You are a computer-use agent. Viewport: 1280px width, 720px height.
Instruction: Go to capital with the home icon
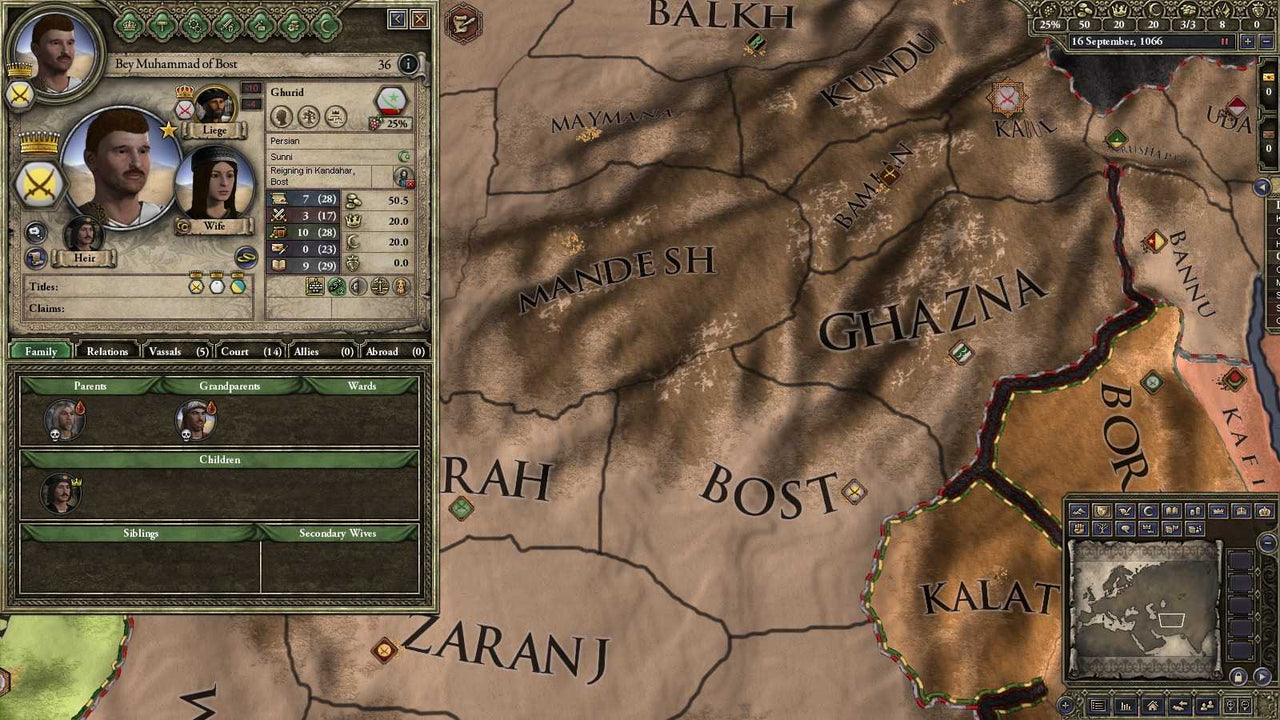(x=1152, y=705)
